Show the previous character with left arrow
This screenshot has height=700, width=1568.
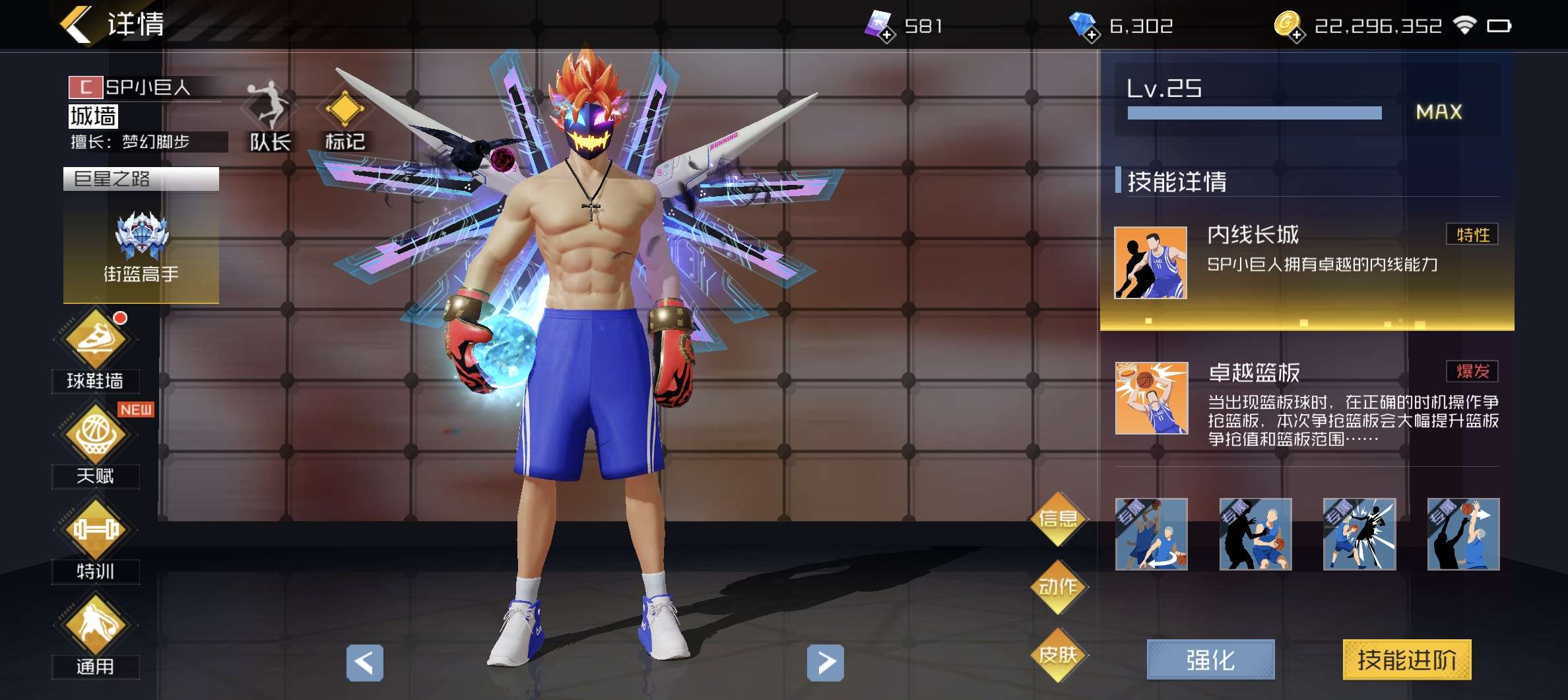[x=364, y=662]
